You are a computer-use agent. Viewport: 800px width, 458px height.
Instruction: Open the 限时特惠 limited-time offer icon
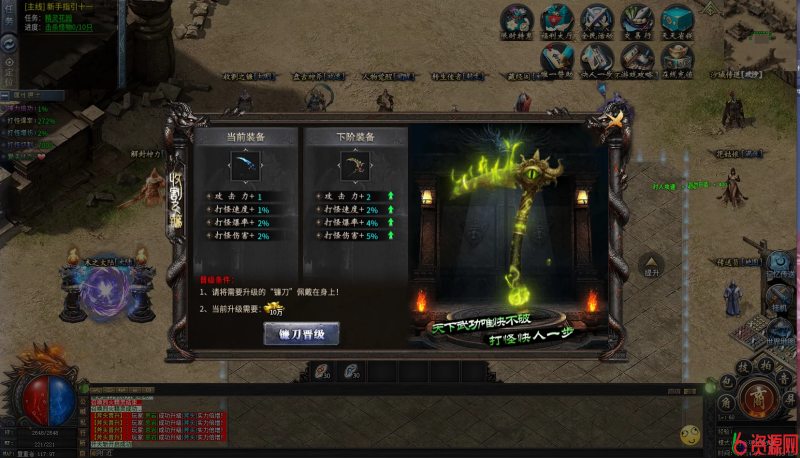tap(516, 19)
